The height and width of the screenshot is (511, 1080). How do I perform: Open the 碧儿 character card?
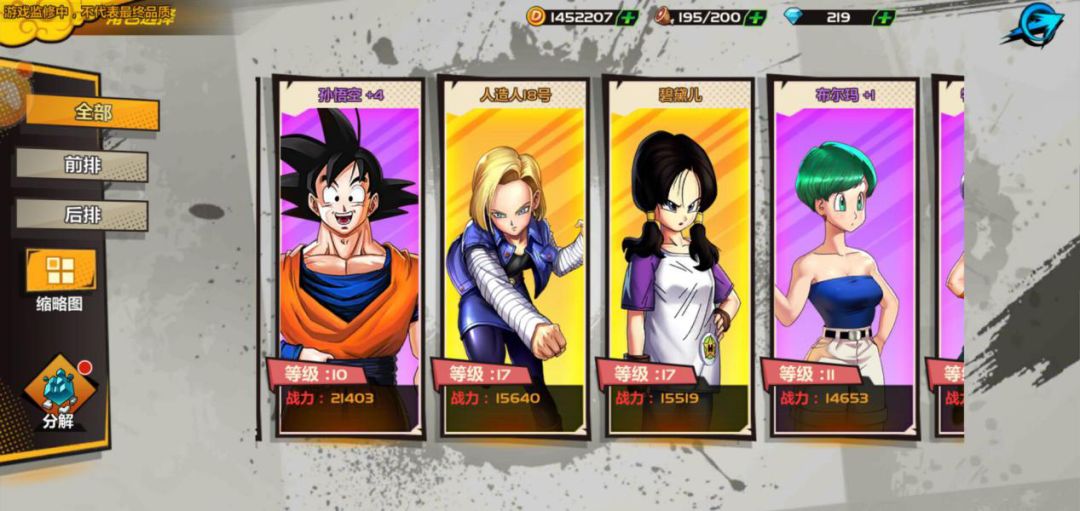tap(679, 258)
